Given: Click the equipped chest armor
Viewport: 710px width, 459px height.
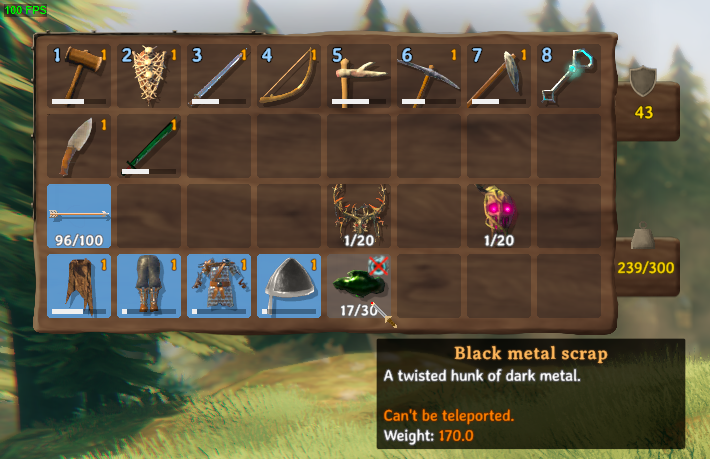Looking at the screenshot, I should [219, 286].
